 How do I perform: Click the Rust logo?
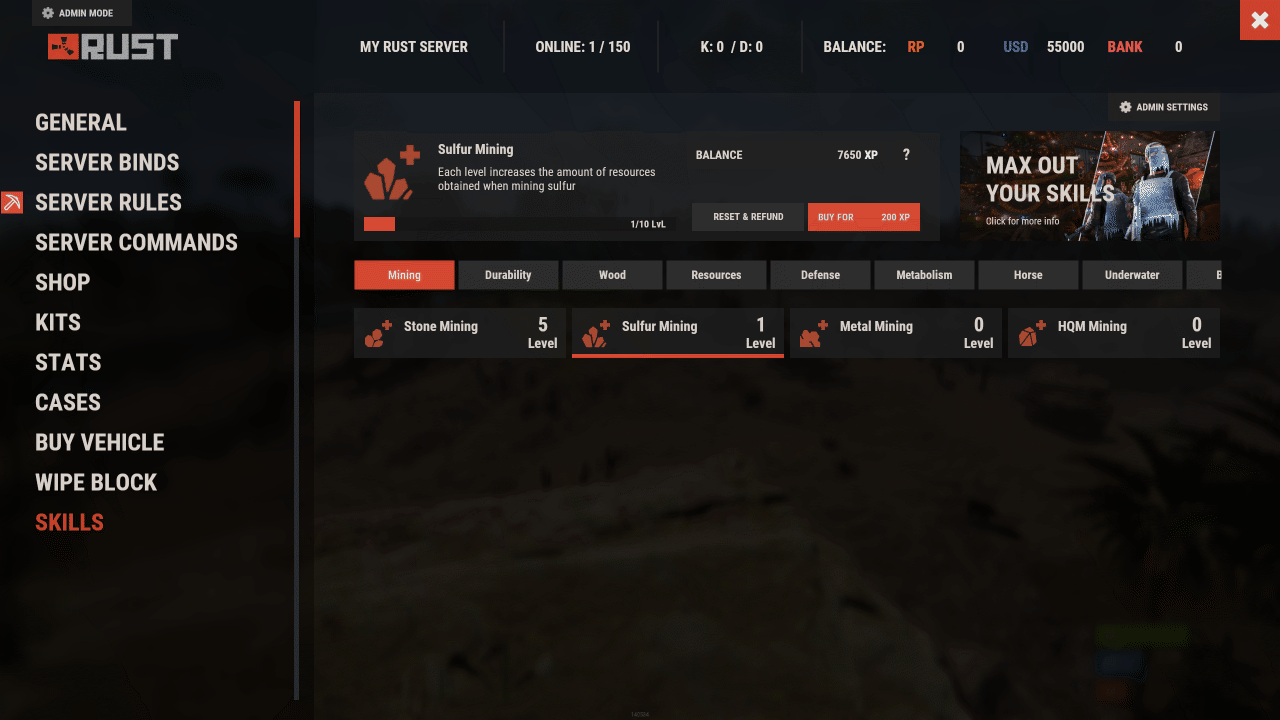(113, 45)
